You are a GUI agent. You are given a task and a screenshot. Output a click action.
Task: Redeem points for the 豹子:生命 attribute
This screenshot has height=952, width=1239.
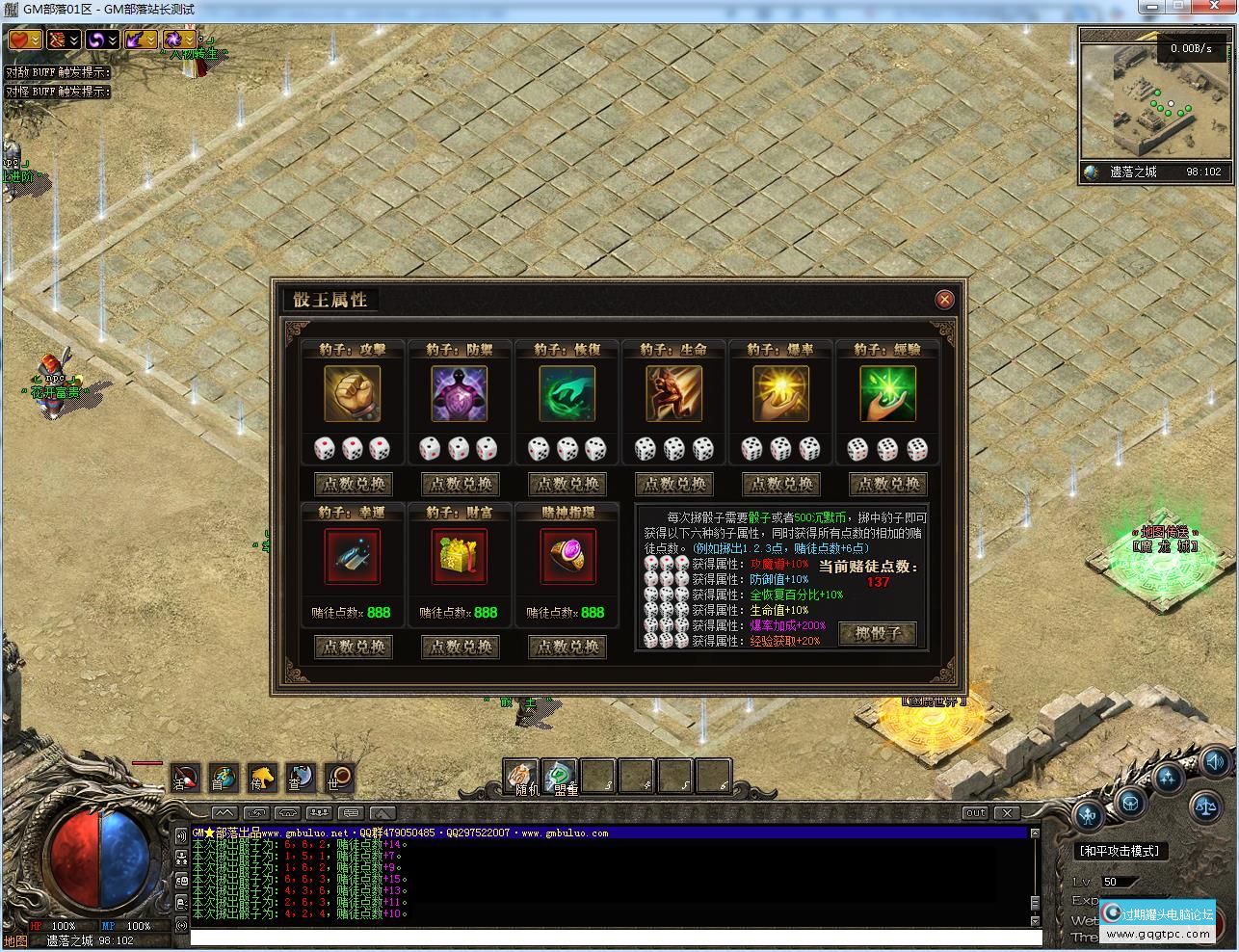(673, 484)
